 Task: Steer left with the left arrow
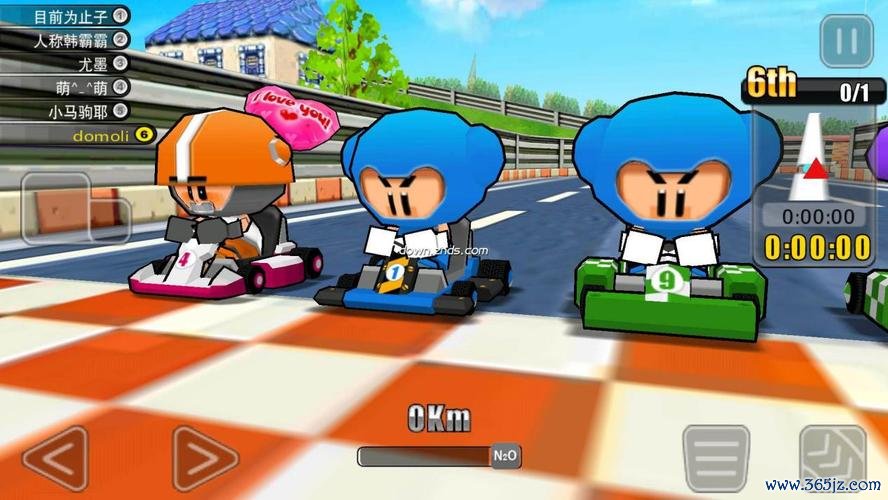pyautogui.click(x=55, y=459)
